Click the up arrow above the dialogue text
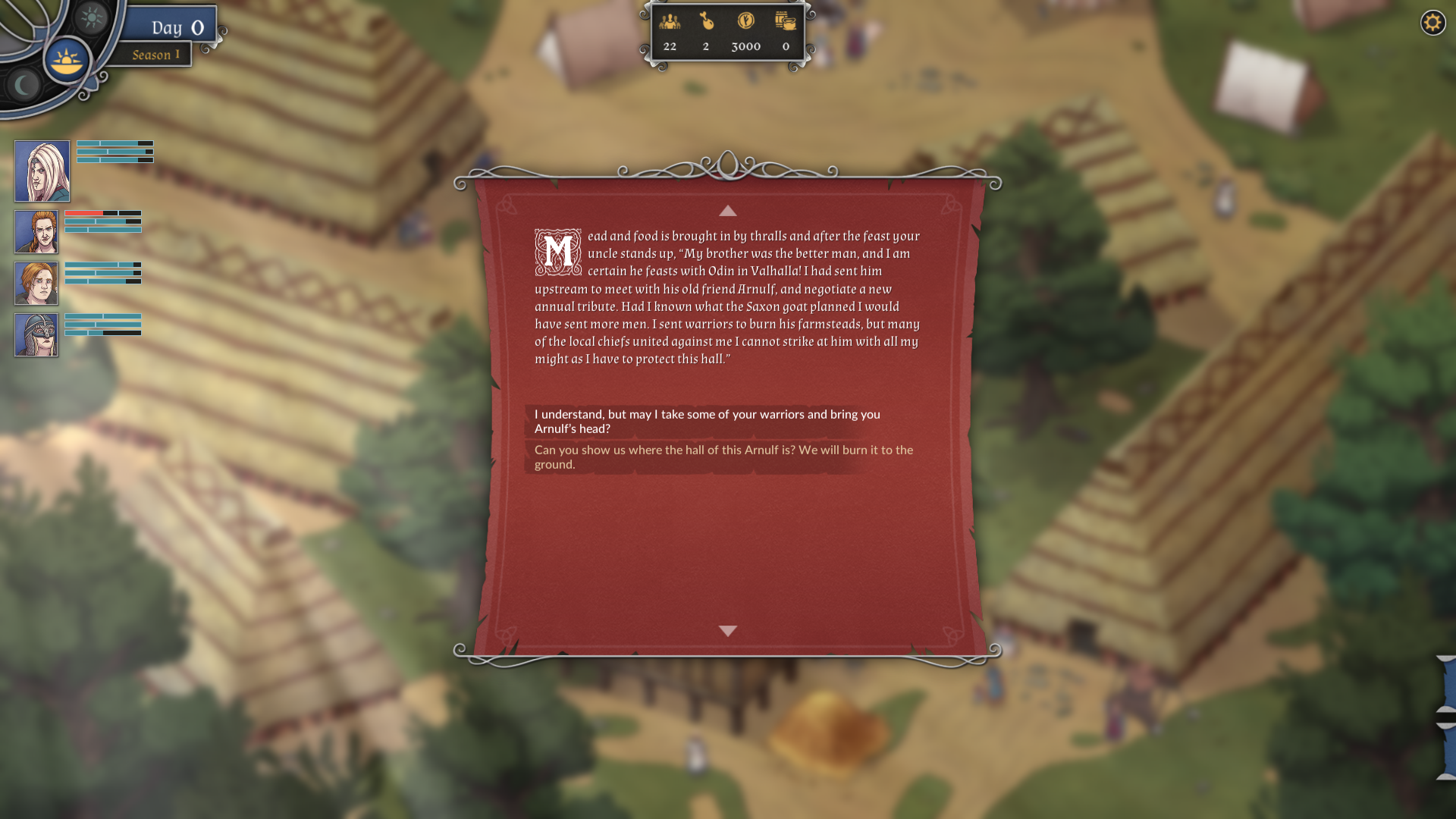 pyautogui.click(x=727, y=211)
